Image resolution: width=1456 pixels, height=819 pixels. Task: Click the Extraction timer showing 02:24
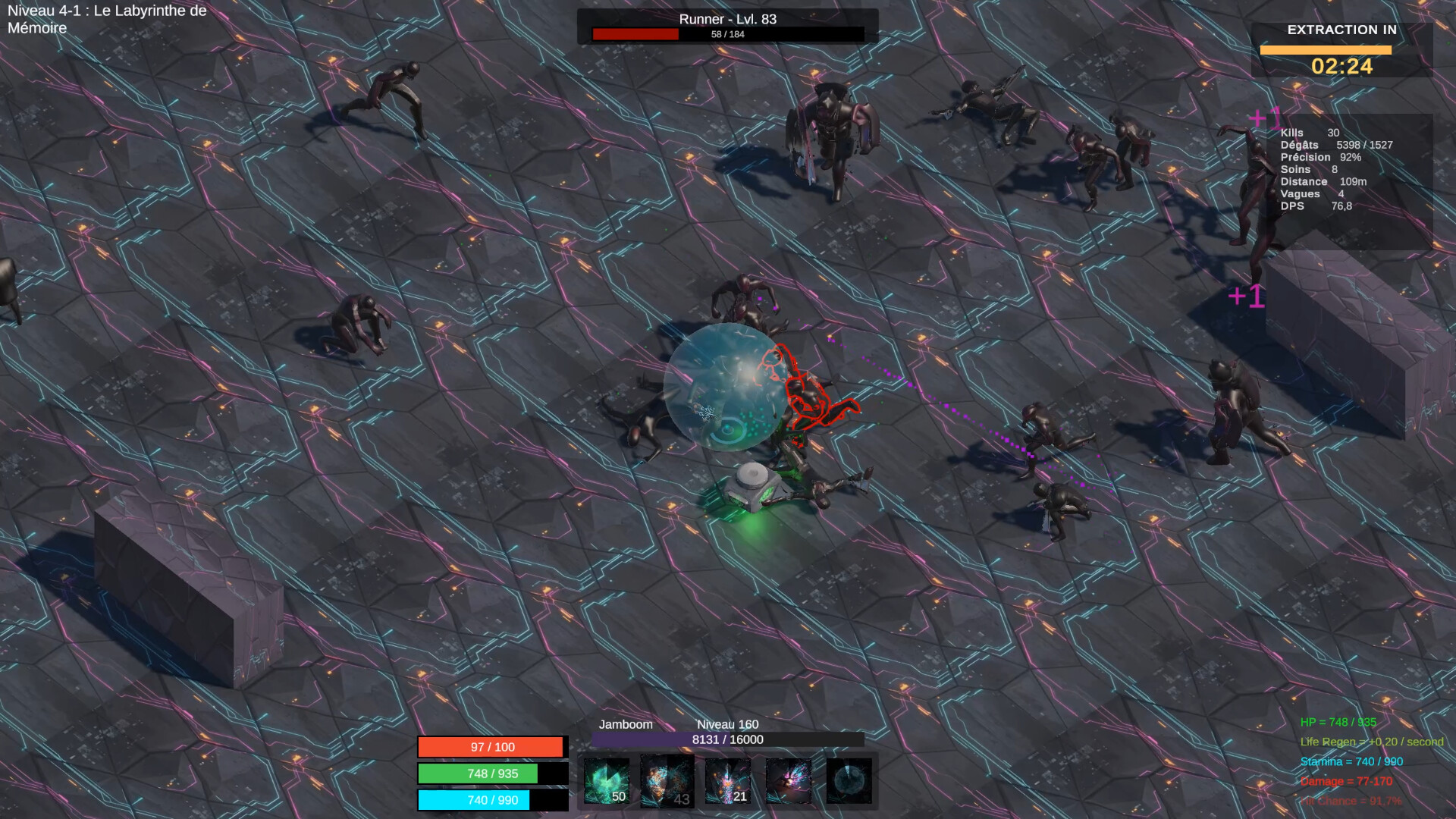click(1341, 67)
